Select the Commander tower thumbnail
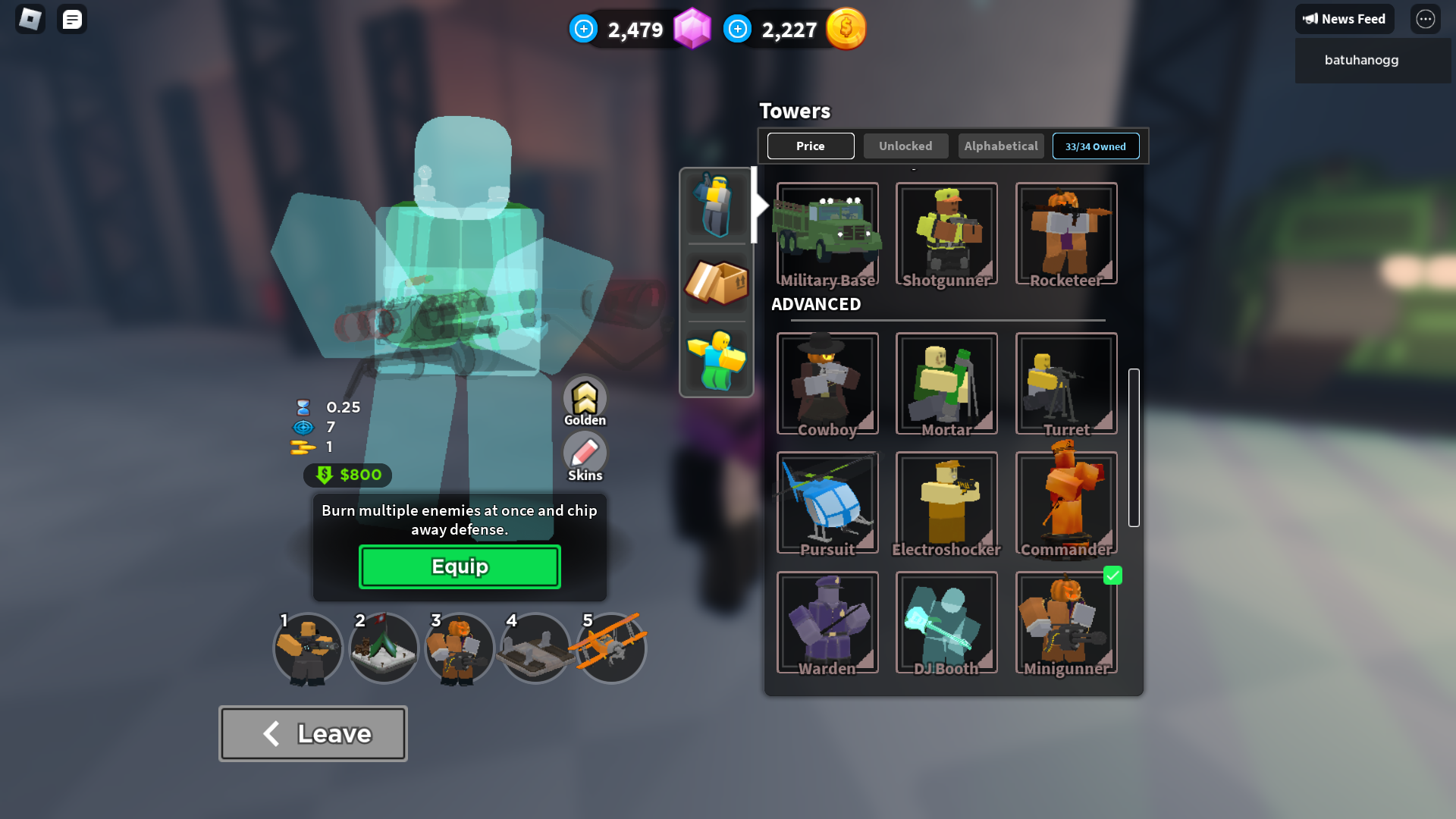 click(x=1065, y=502)
